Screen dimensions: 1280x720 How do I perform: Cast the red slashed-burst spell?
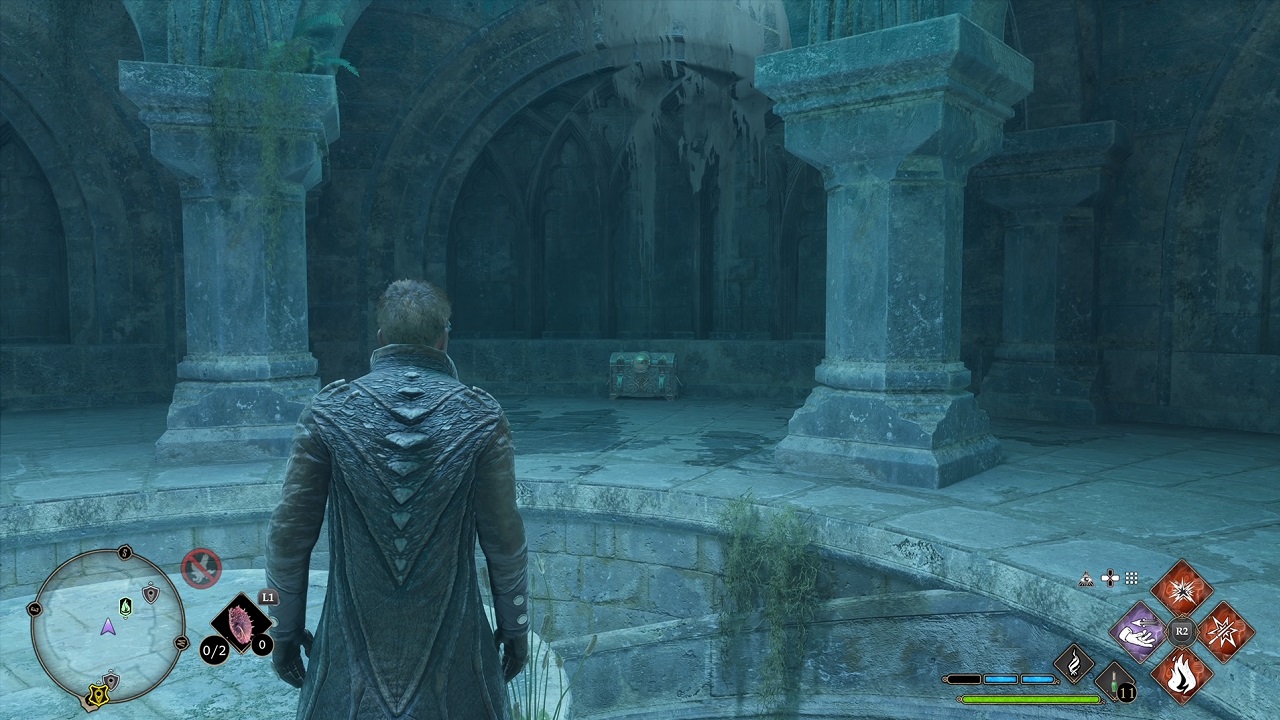pos(1225,631)
